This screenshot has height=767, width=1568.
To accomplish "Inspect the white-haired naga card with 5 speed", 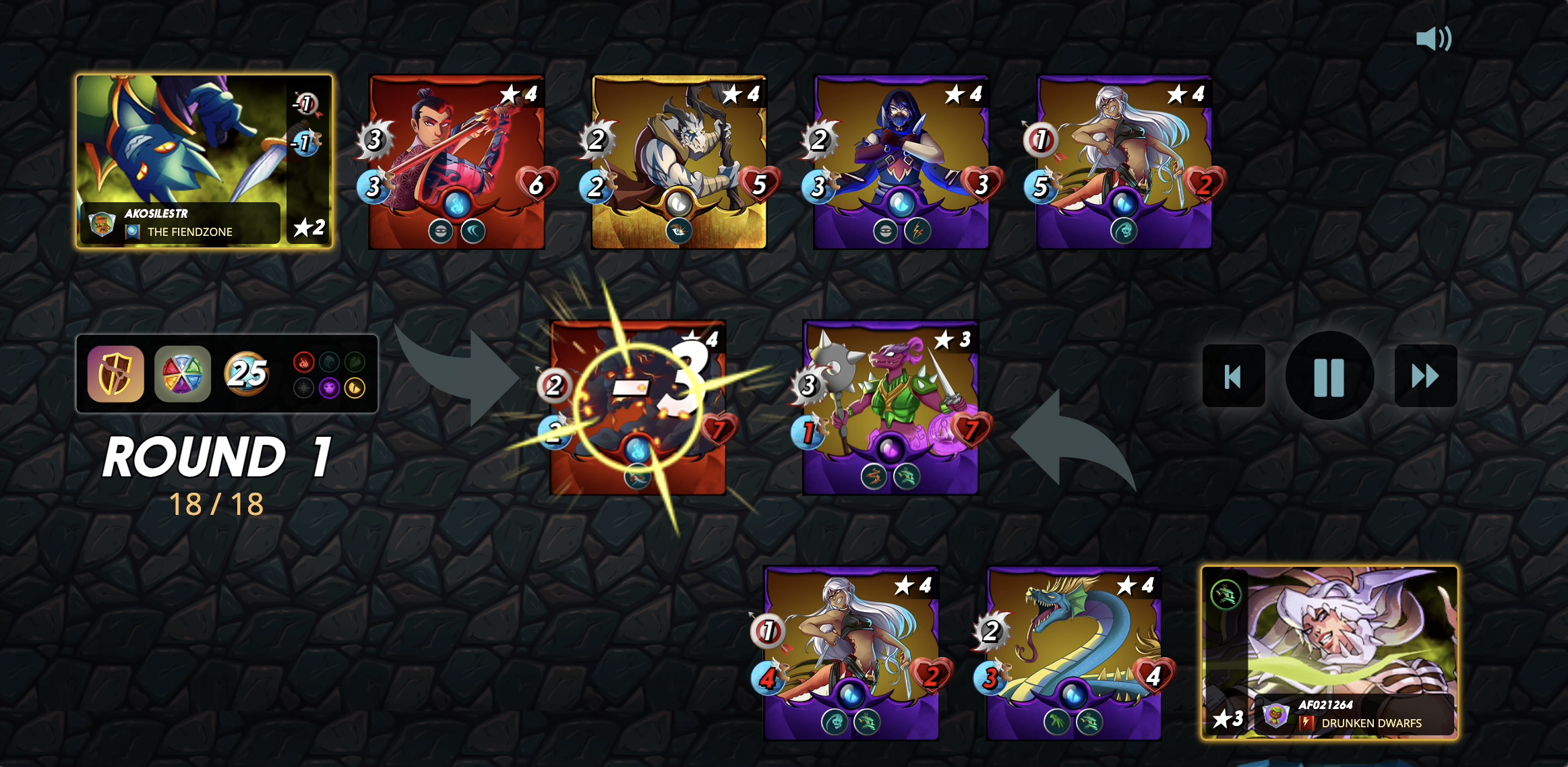I will 1124,162.
